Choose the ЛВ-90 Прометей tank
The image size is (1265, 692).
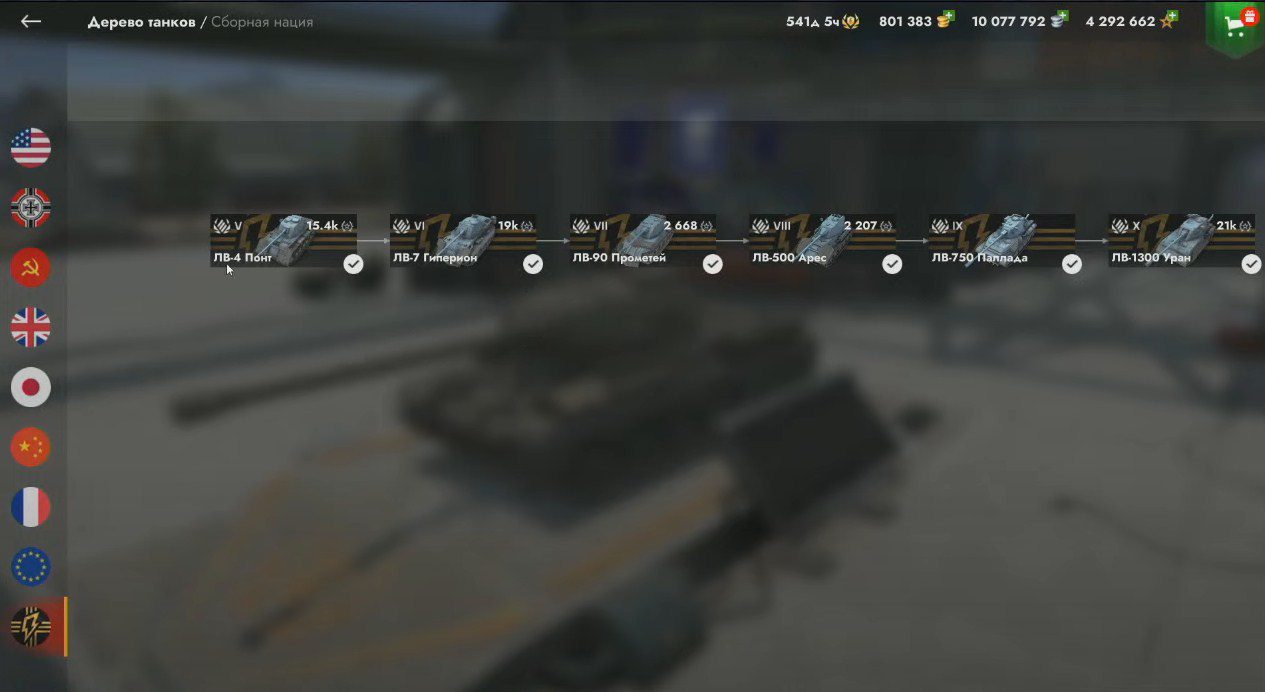click(643, 241)
